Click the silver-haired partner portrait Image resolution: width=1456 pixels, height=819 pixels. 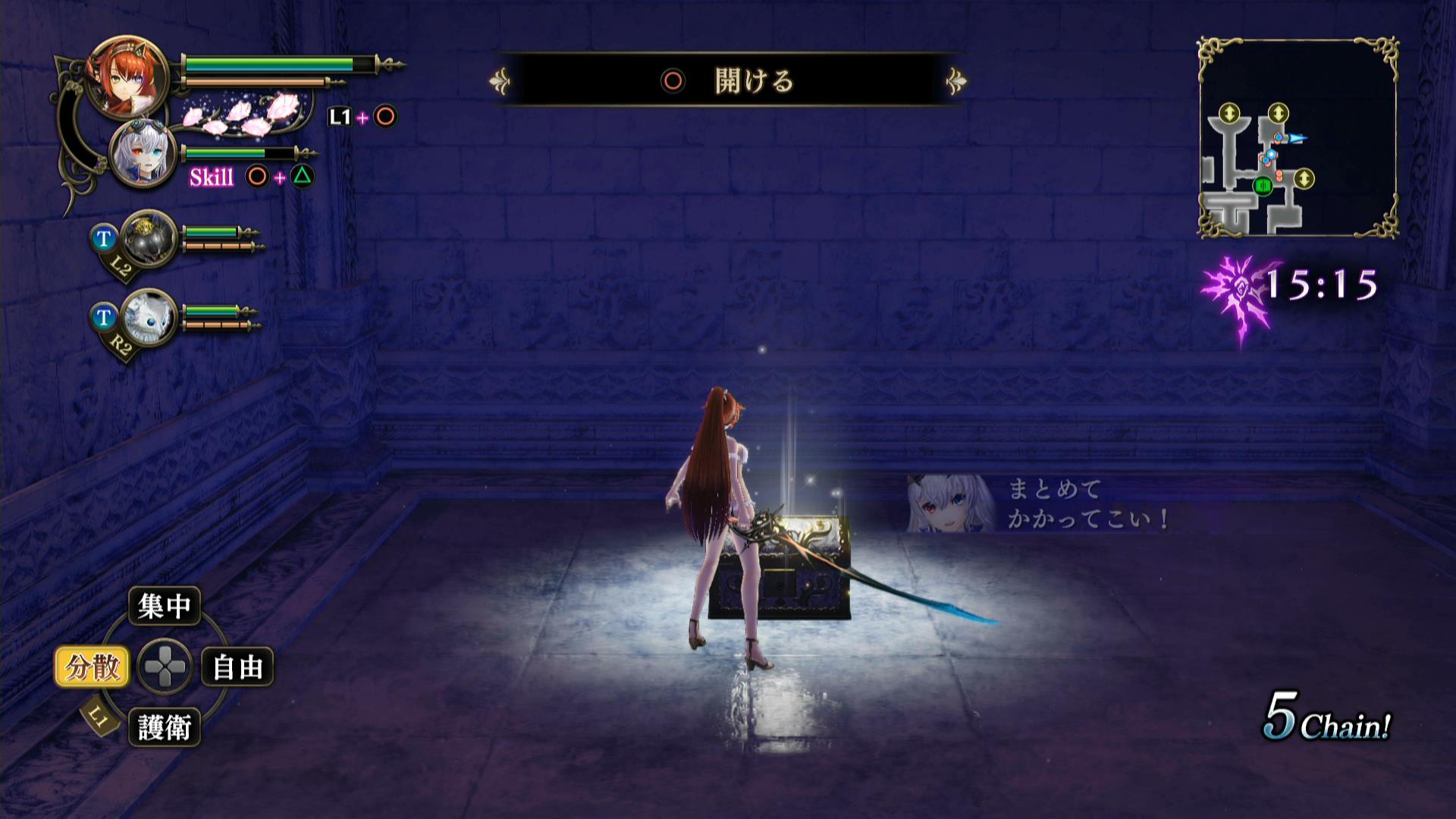click(x=143, y=155)
